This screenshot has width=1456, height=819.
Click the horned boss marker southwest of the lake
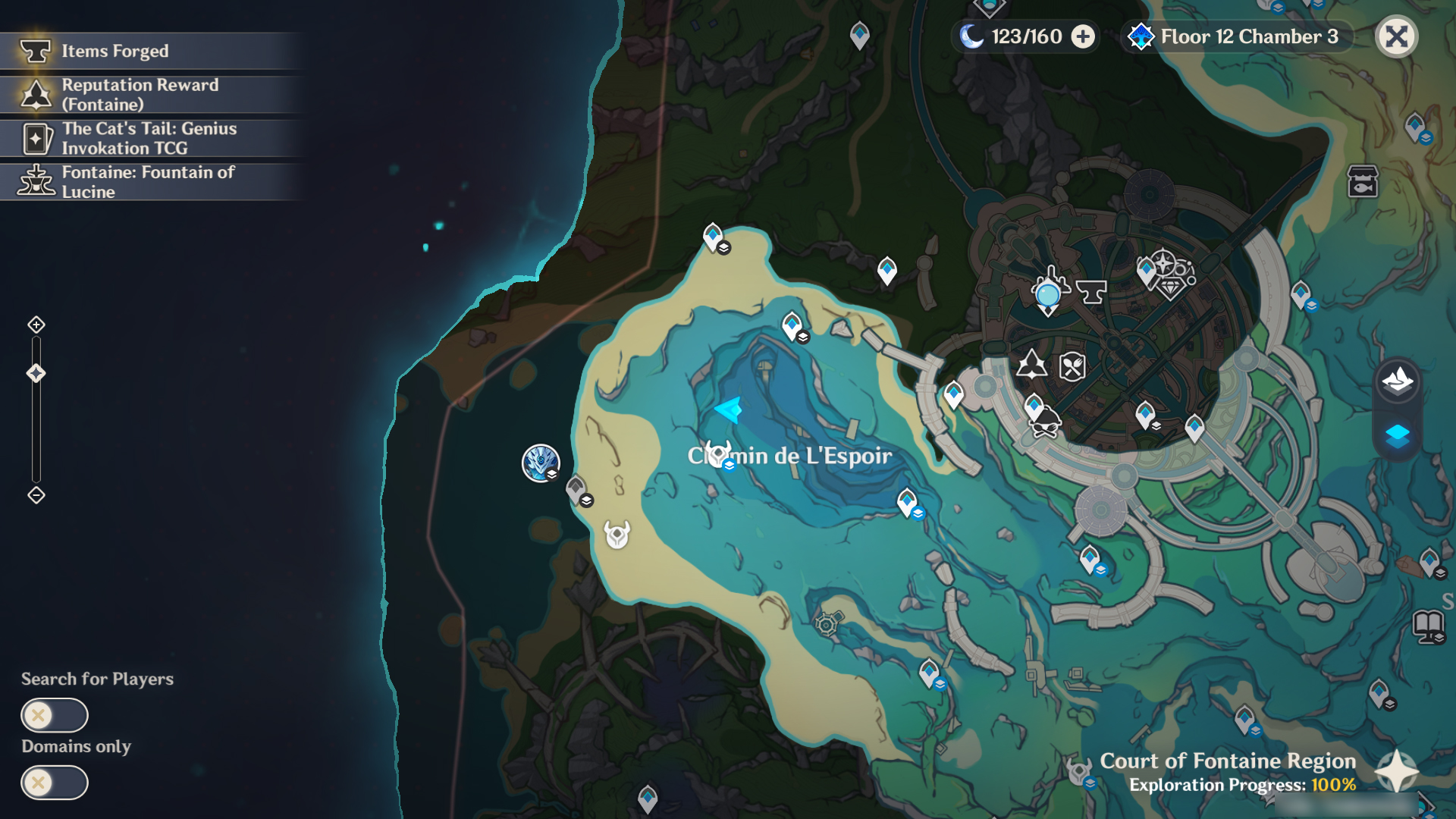pos(617,535)
